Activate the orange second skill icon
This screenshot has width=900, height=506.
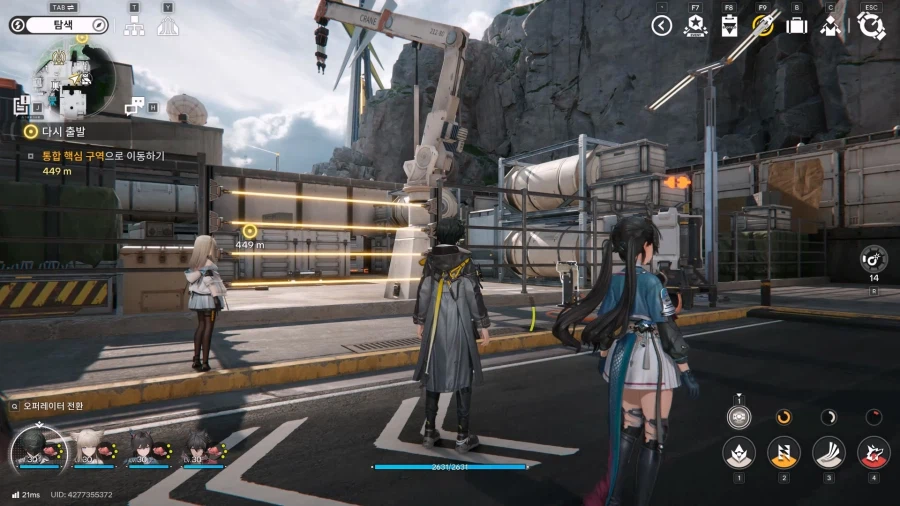tap(783, 452)
